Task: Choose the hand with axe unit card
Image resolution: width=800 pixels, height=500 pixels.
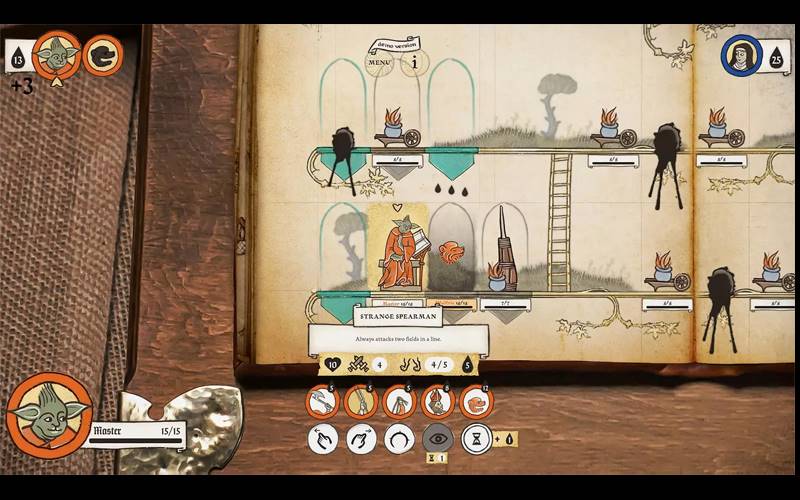Action: 322,402
